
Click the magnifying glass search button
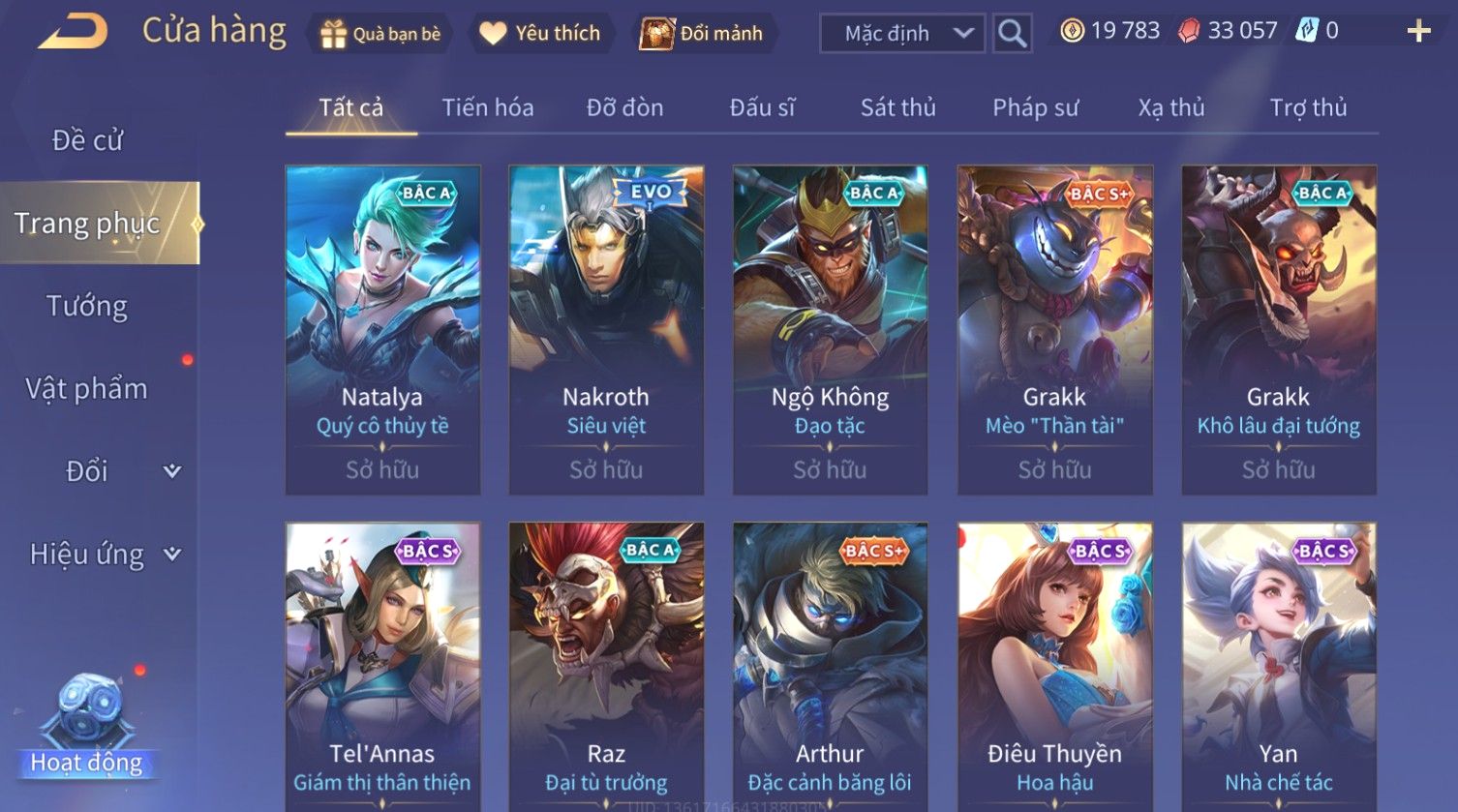coord(1012,34)
